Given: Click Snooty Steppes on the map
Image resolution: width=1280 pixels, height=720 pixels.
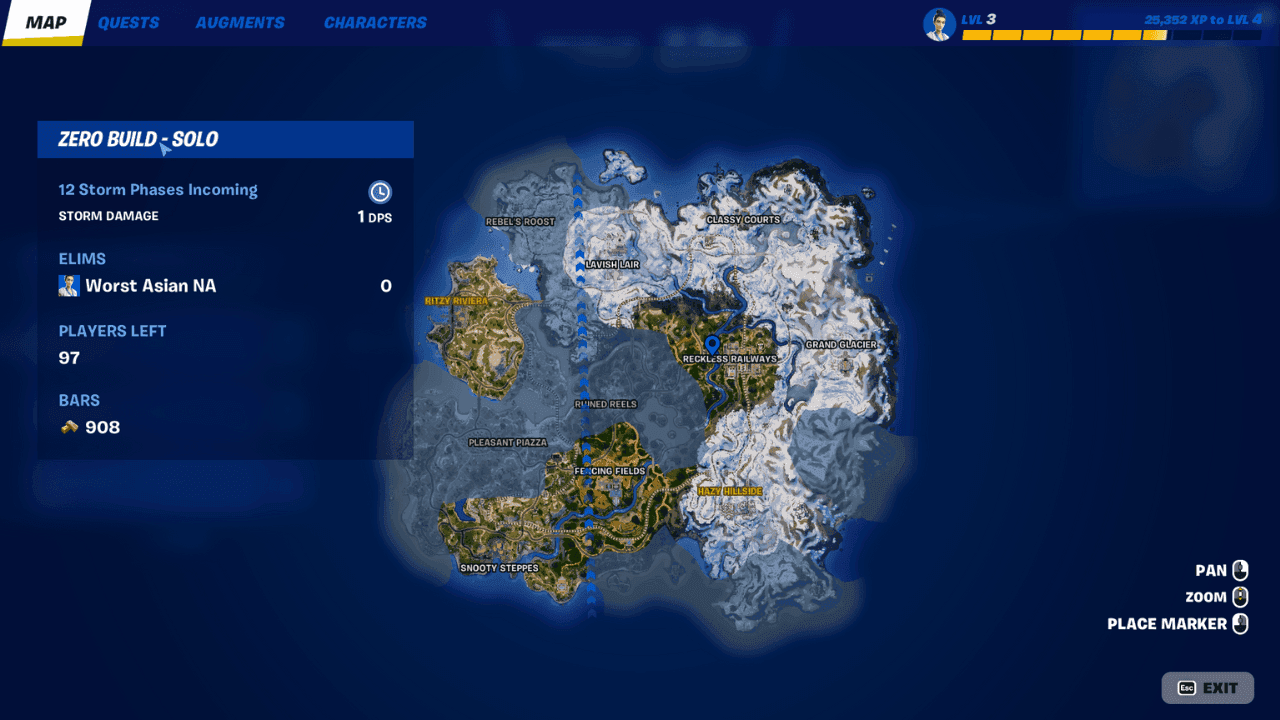Looking at the screenshot, I should point(498,567).
